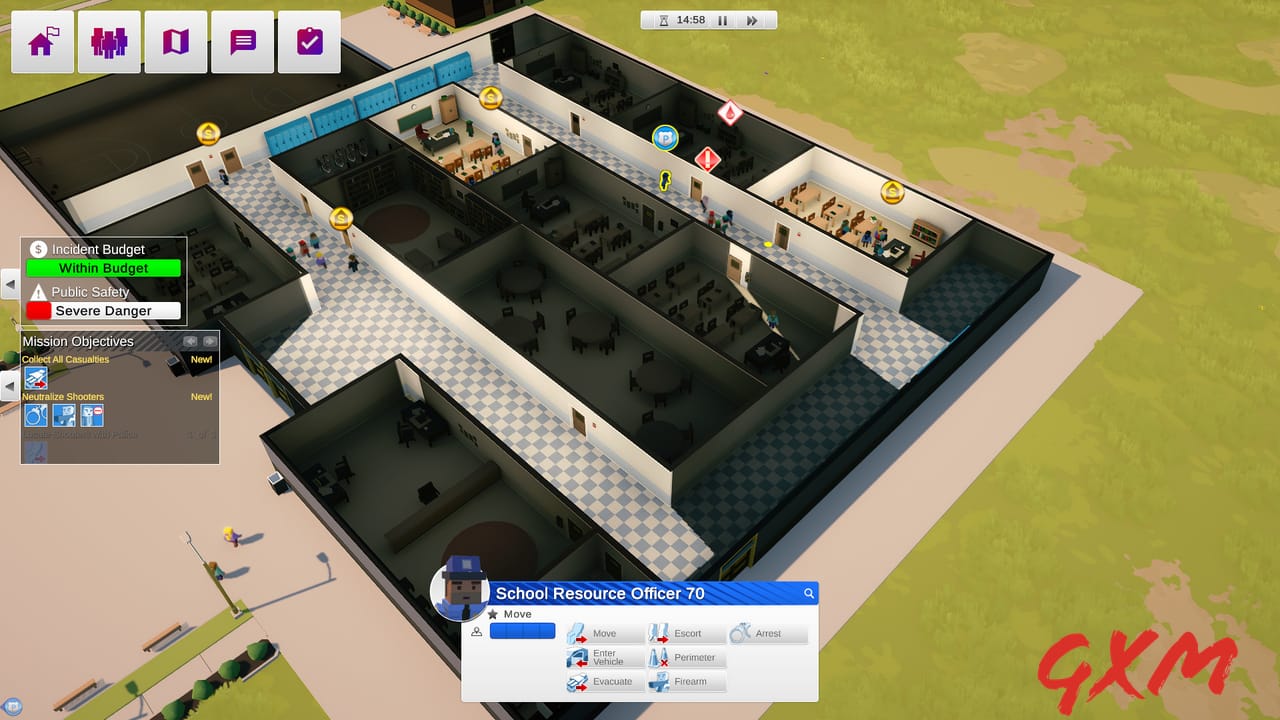The height and width of the screenshot is (720, 1280).
Task: Order the officer to Arrest
Action: point(765,633)
